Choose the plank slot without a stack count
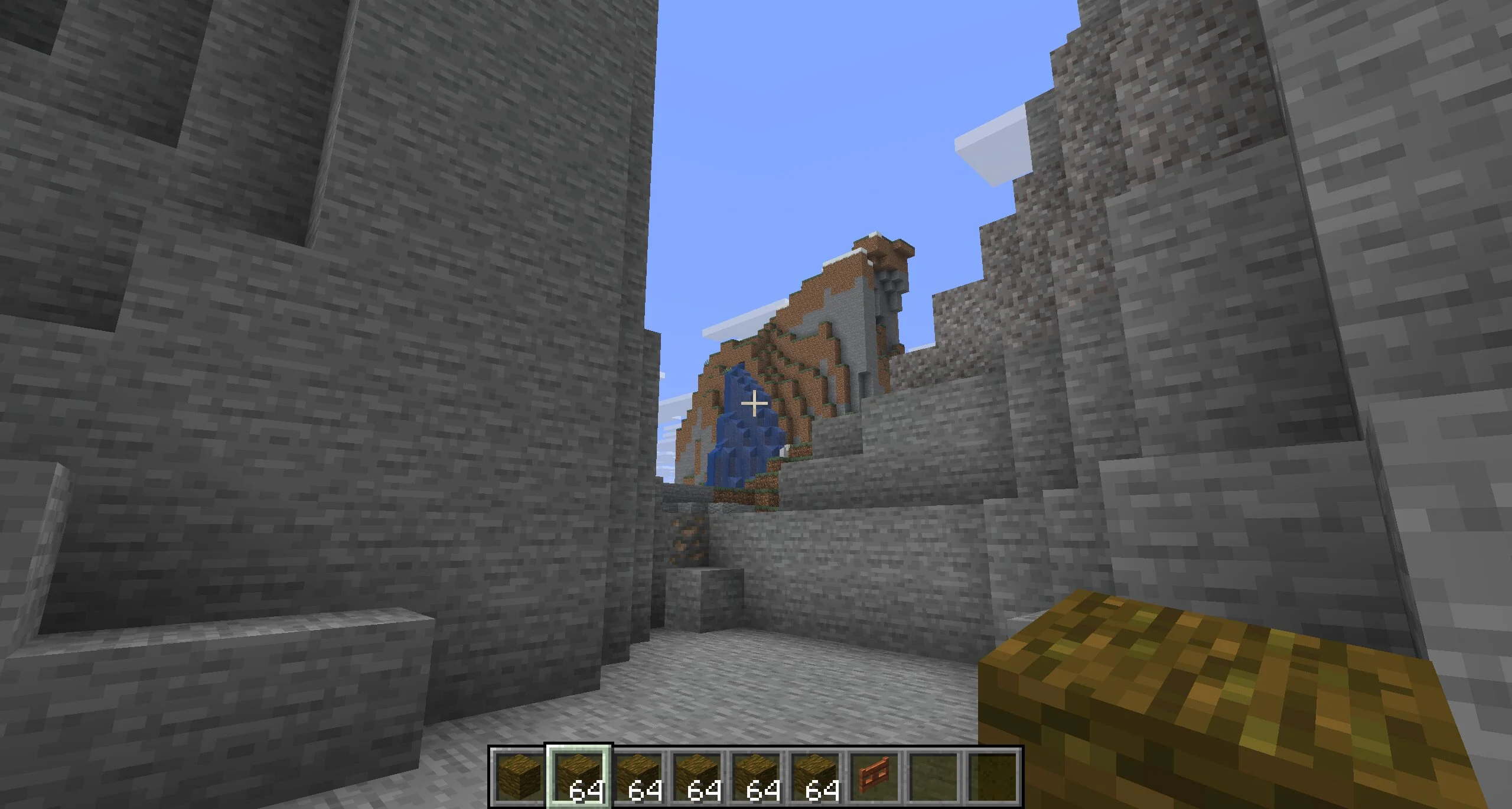The height and width of the screenshot is (809, 1512). [x=519, y=776]
